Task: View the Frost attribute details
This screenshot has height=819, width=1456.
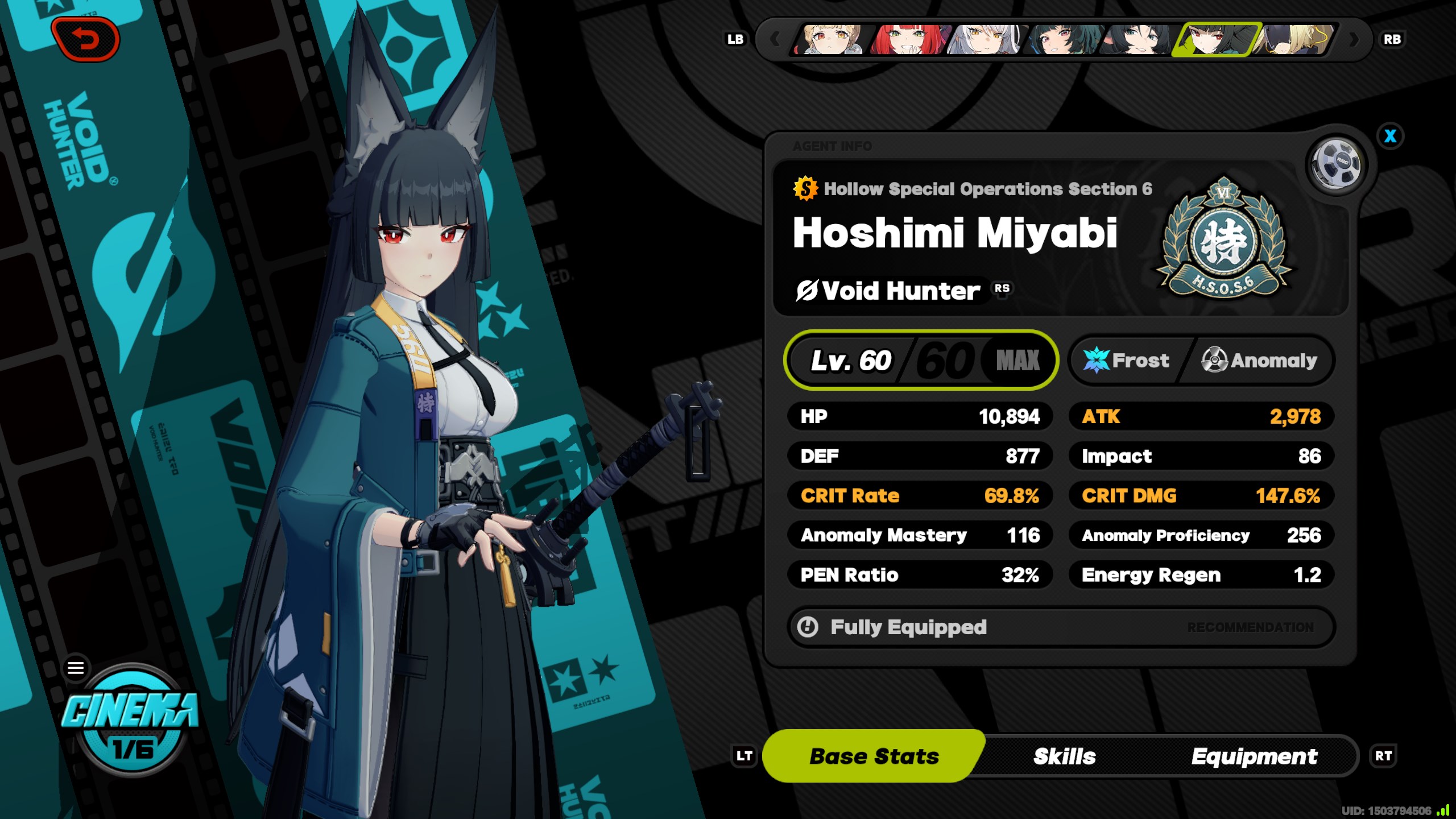Action: click(x=1127, y=360)
